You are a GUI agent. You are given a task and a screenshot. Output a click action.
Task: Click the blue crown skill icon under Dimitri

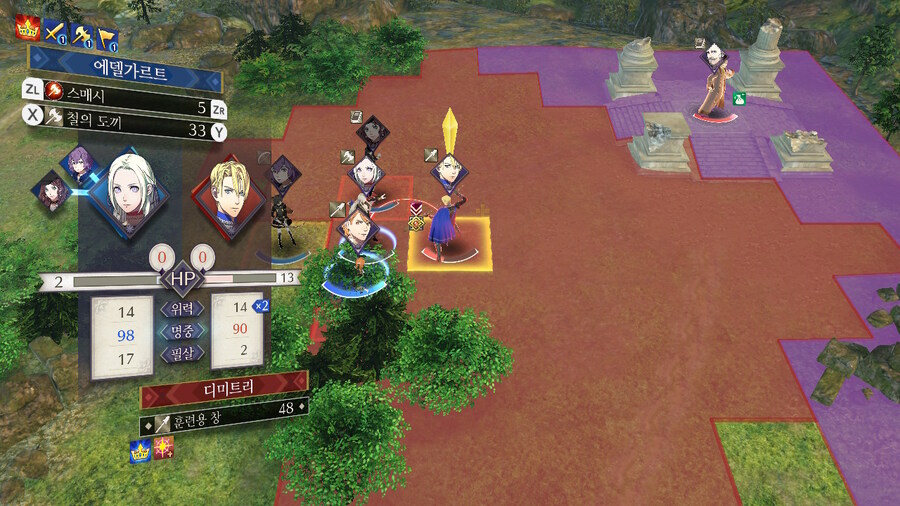(140, 452)
